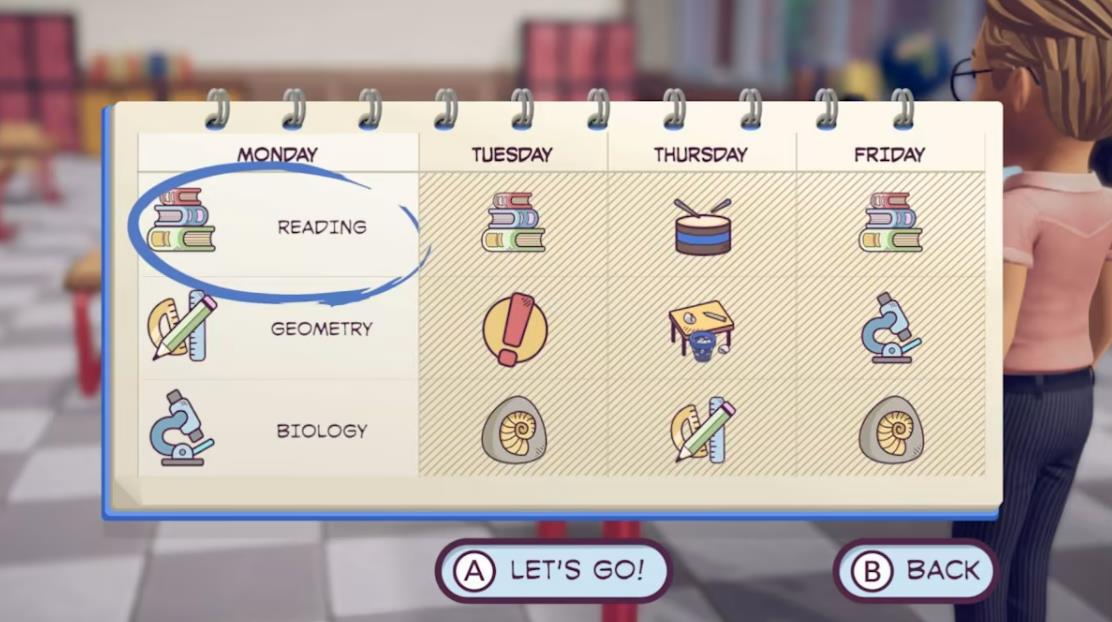The image size is (1112, 622).
Task: Confirm with the Let's Go! button
Action: point(553,570)
